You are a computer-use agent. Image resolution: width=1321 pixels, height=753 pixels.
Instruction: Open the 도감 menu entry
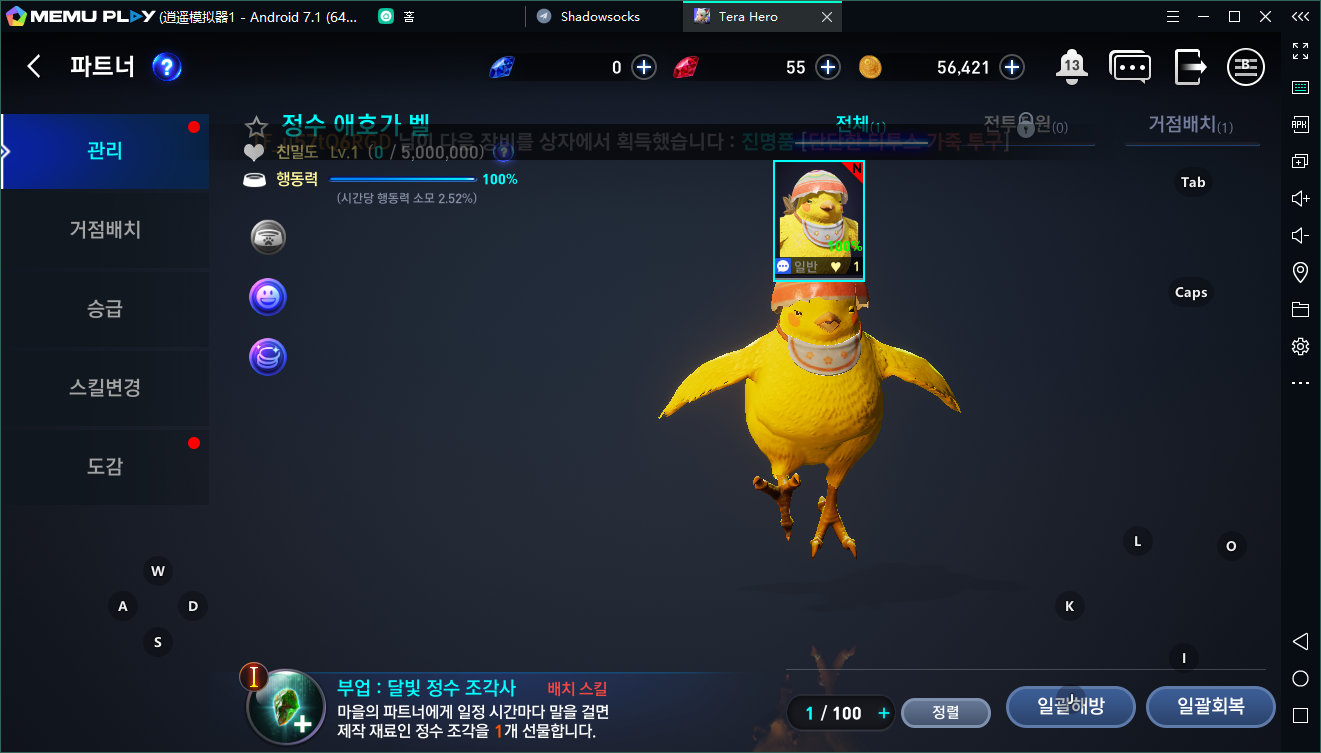point(105,467)
